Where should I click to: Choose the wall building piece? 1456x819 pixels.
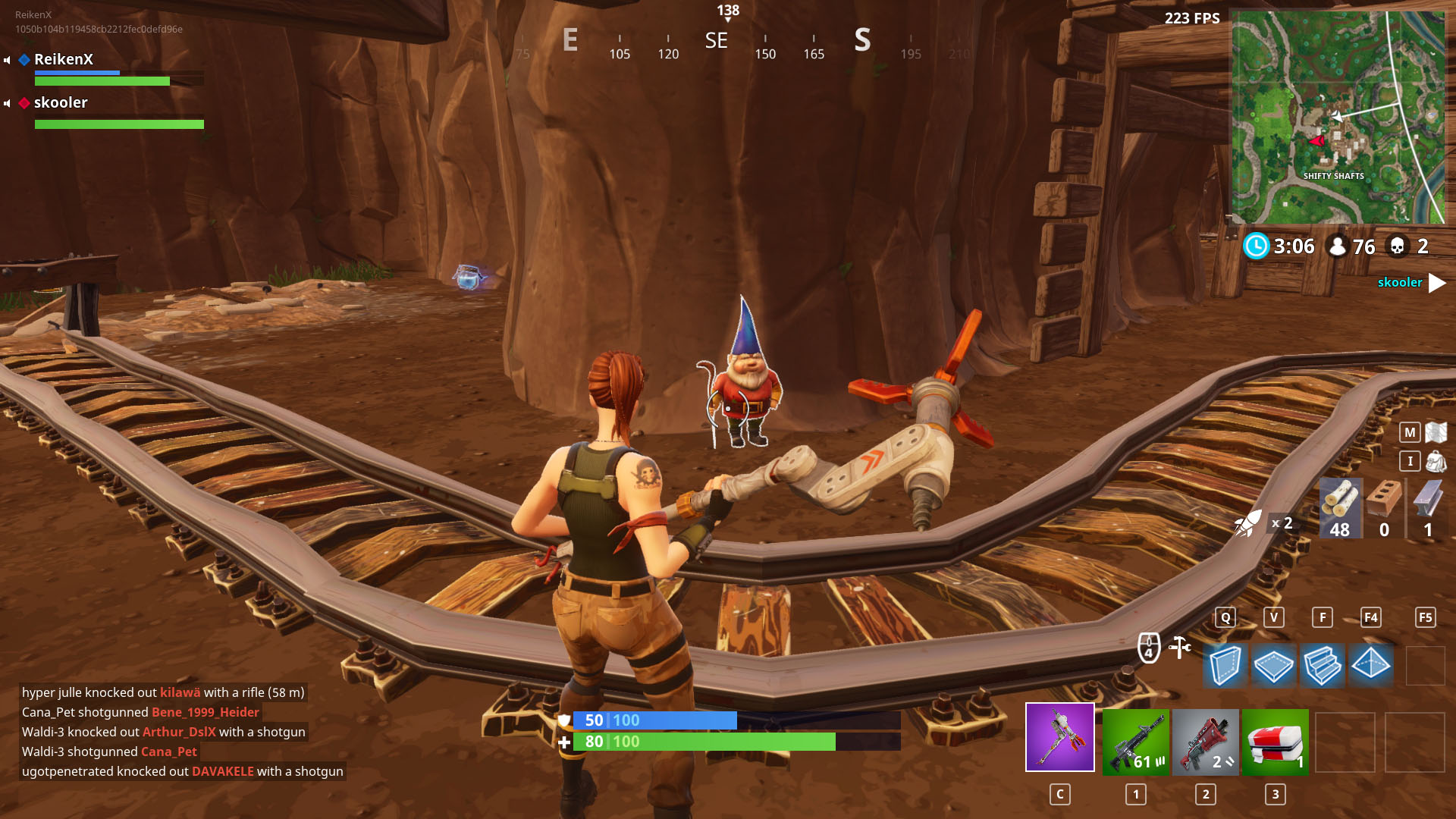pos(1225,665)
